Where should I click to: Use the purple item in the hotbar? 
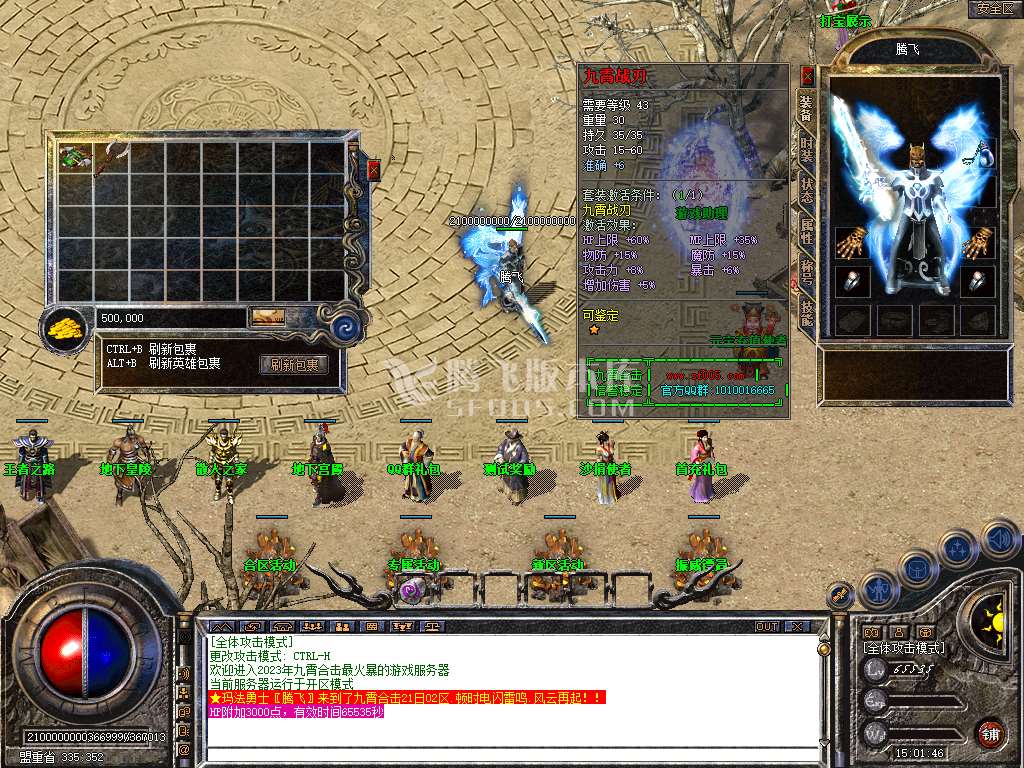[412, 590]
